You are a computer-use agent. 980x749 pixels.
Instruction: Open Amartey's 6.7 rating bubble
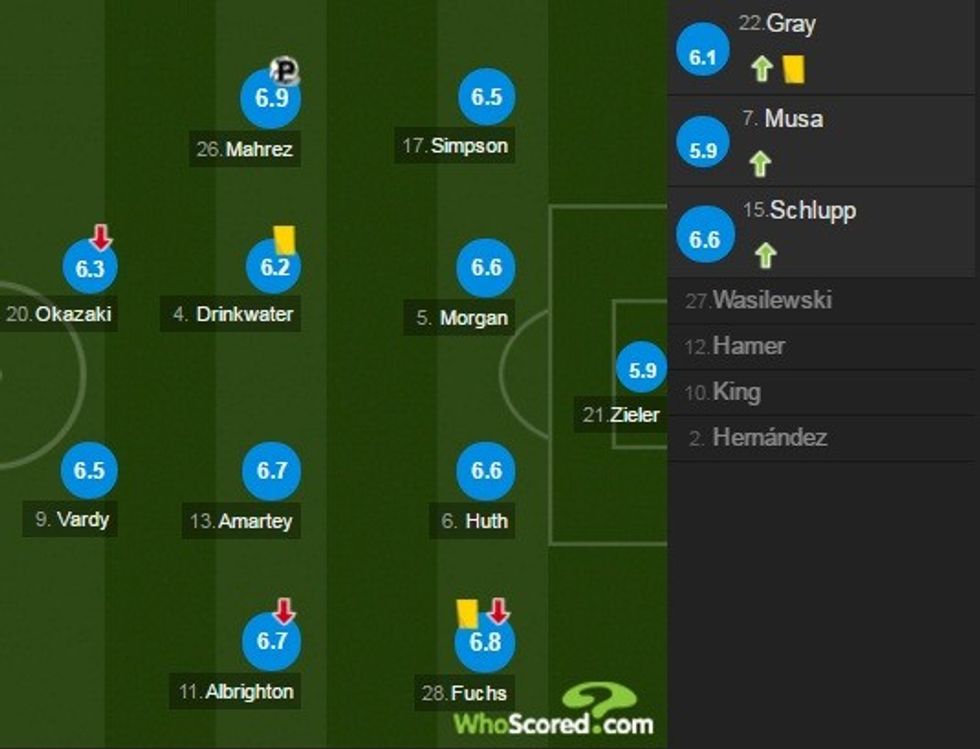[x=272, y=470]
